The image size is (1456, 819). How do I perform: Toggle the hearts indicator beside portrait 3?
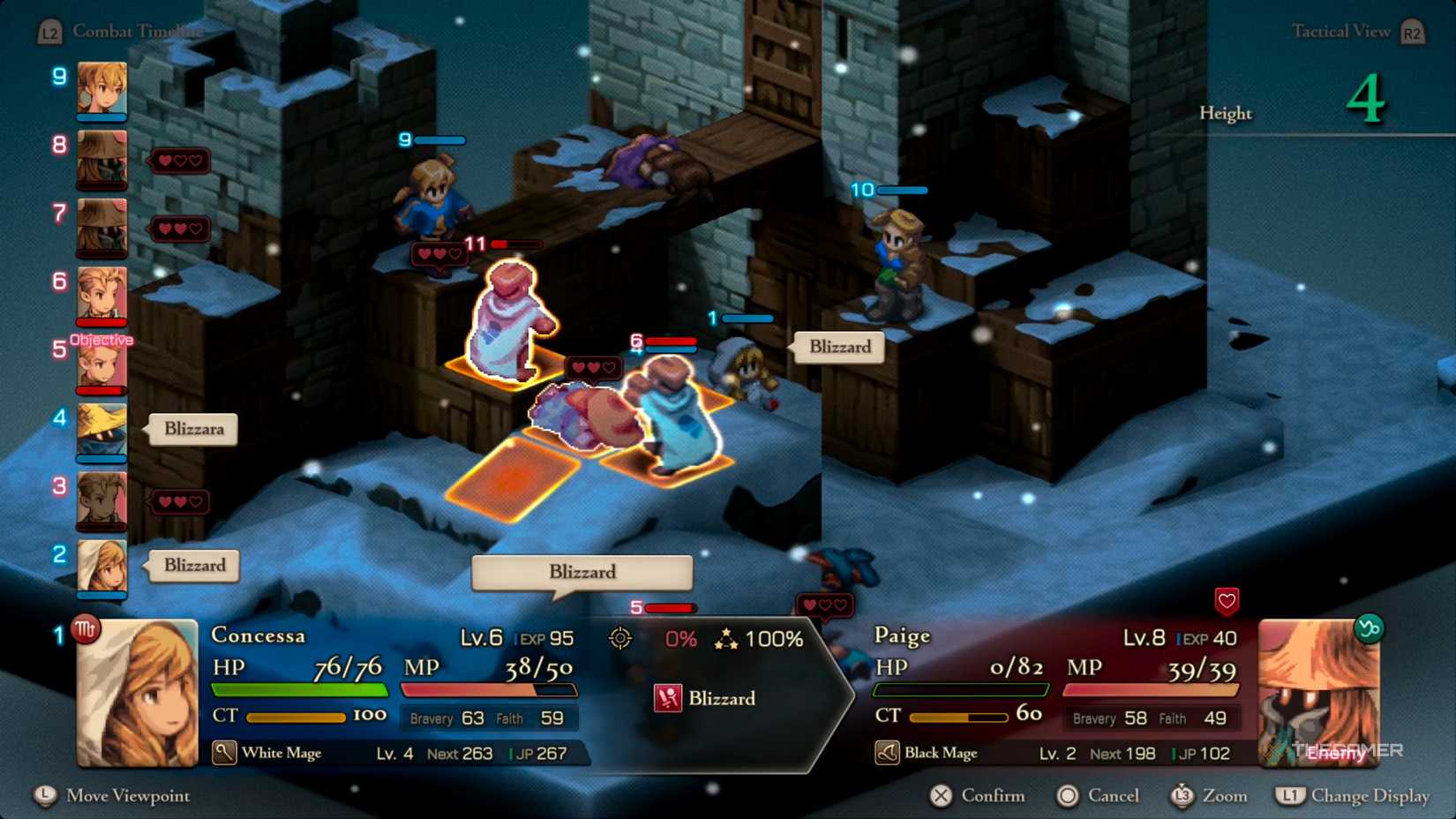pyautogui.click(x=181, y=501)
